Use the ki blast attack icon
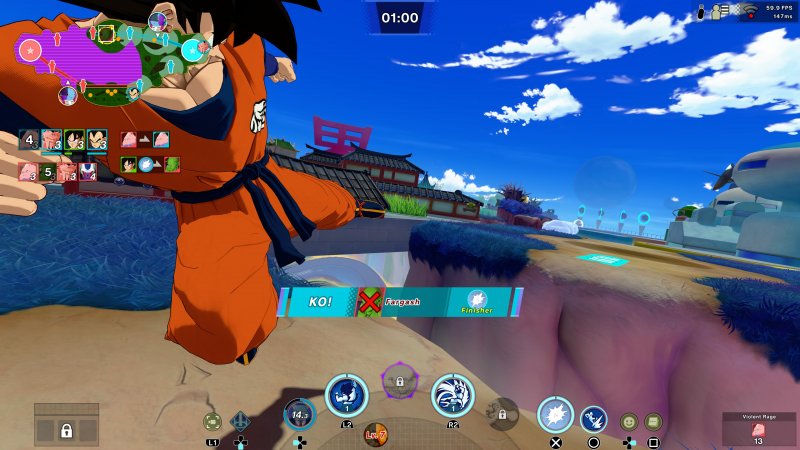The image size is (800, 450). pyautogui.click(x=556, y=414)
